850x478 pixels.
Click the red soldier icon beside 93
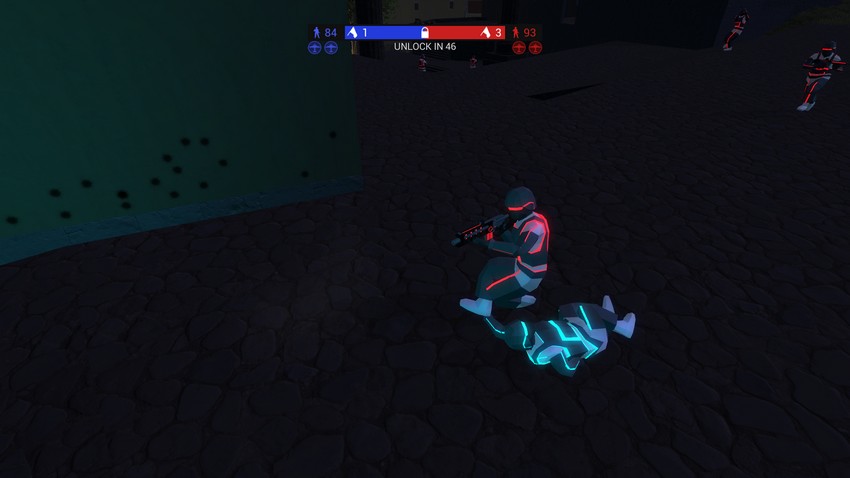pyautogui.click(x=516, y=33)
